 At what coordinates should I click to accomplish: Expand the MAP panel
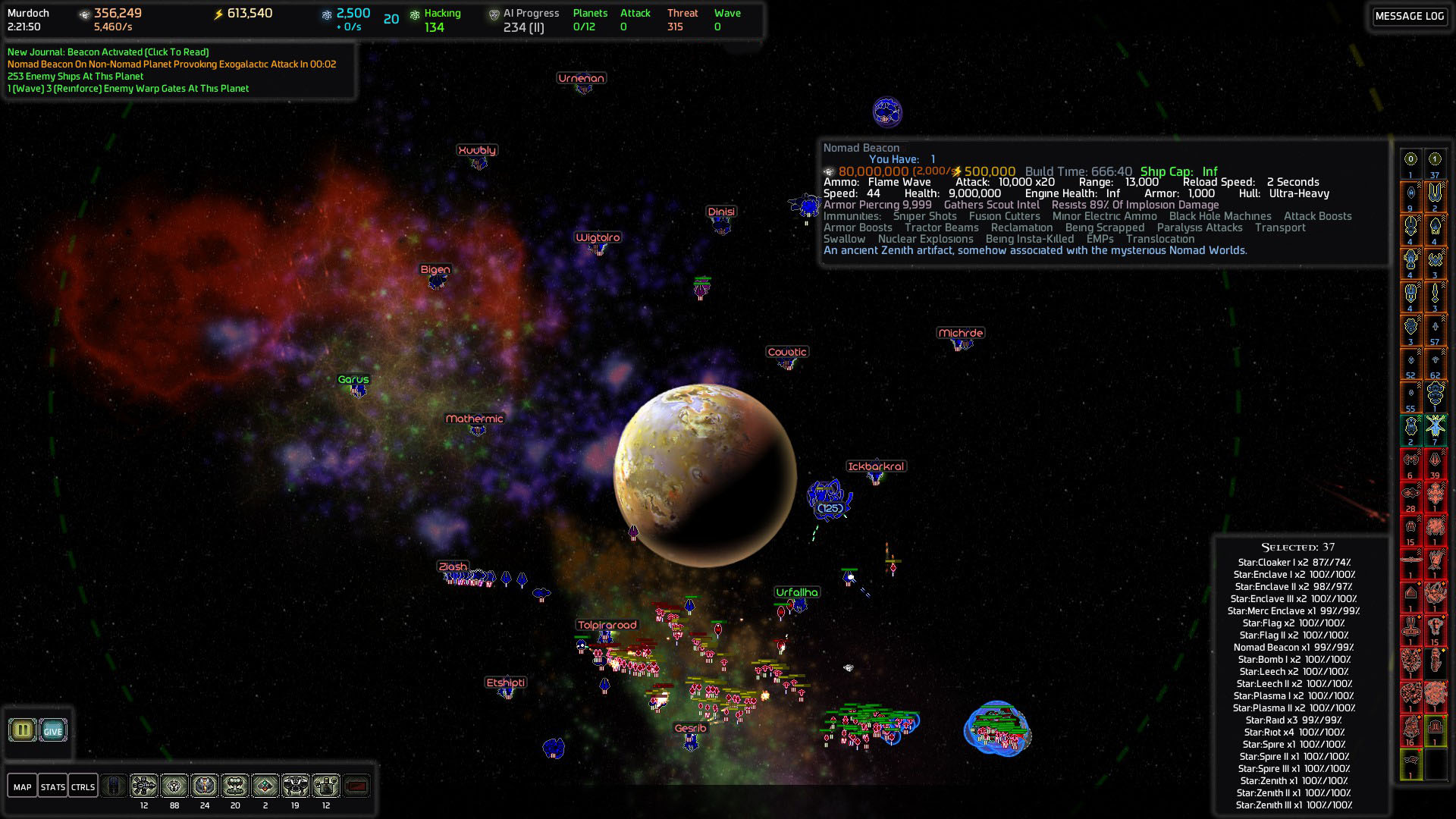23,786
